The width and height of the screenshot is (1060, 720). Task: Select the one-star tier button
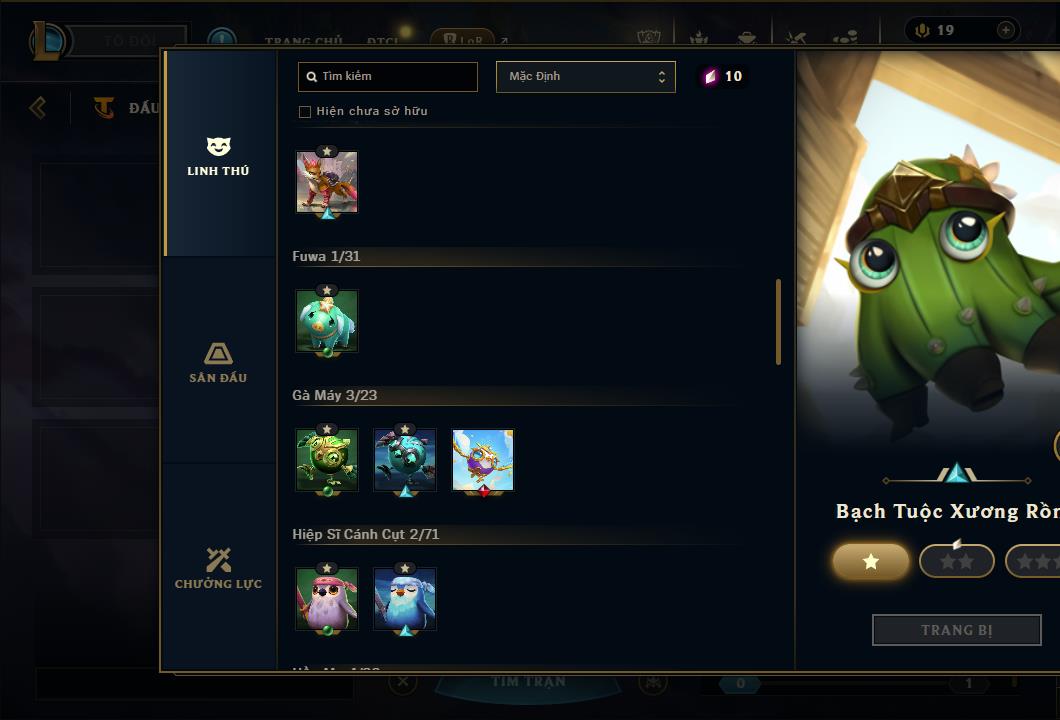click(x=871, y=562)
